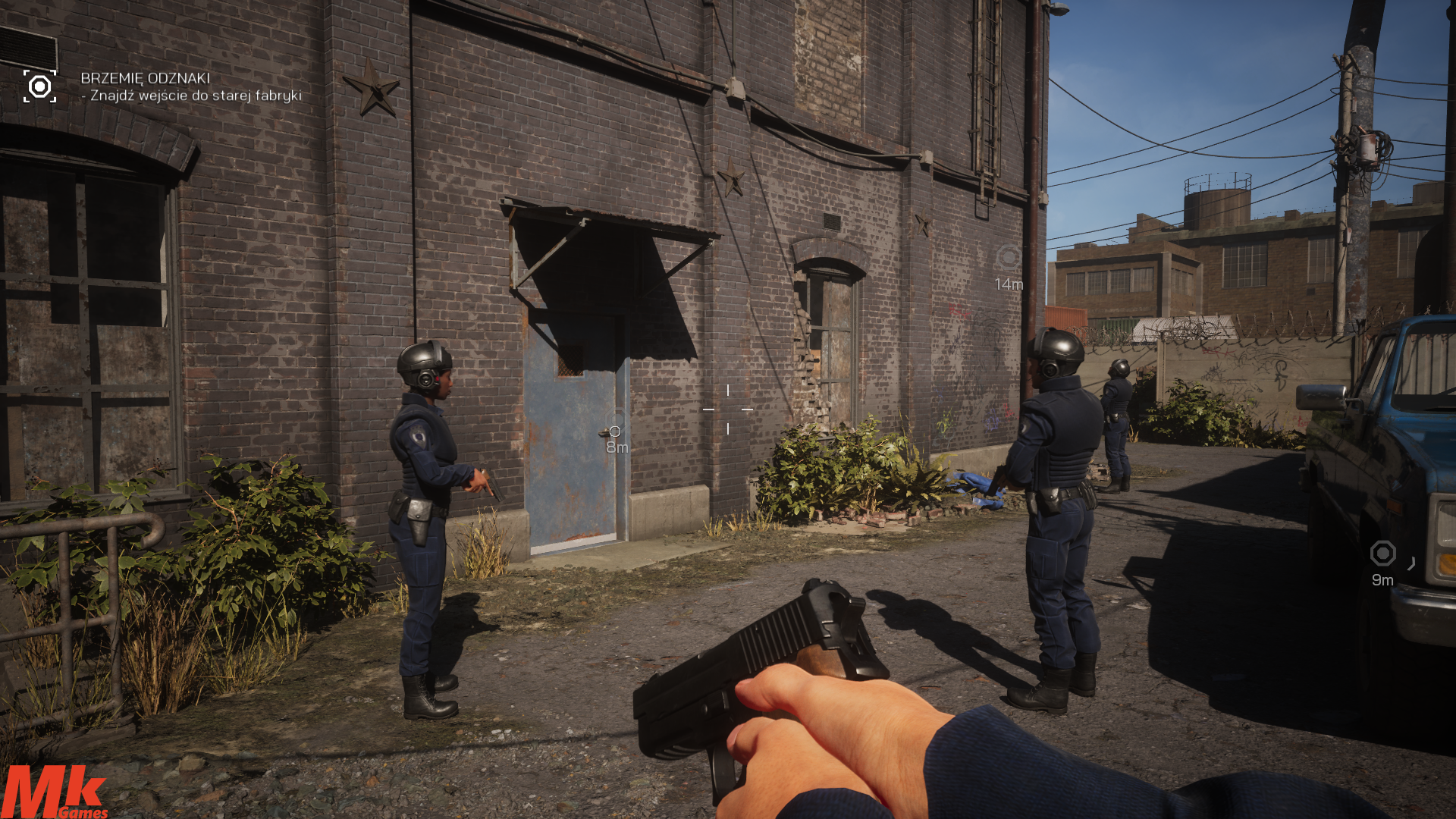
Task: Click the objective tracker icon beside BRZEMIĘ ODZNAKI
Action: (x=39, y=86)
